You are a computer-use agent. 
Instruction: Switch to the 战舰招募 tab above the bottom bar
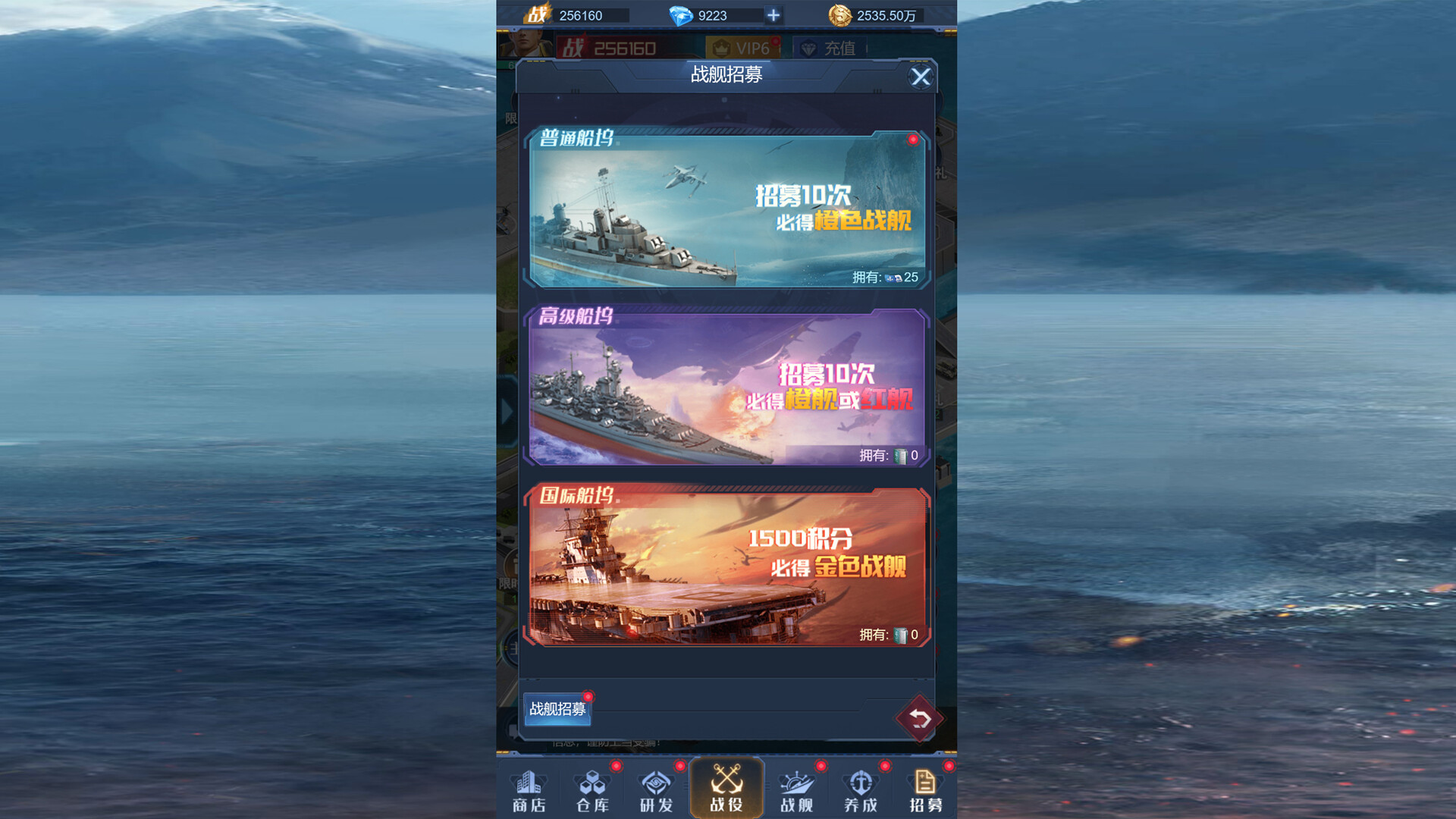click(557, 711)
